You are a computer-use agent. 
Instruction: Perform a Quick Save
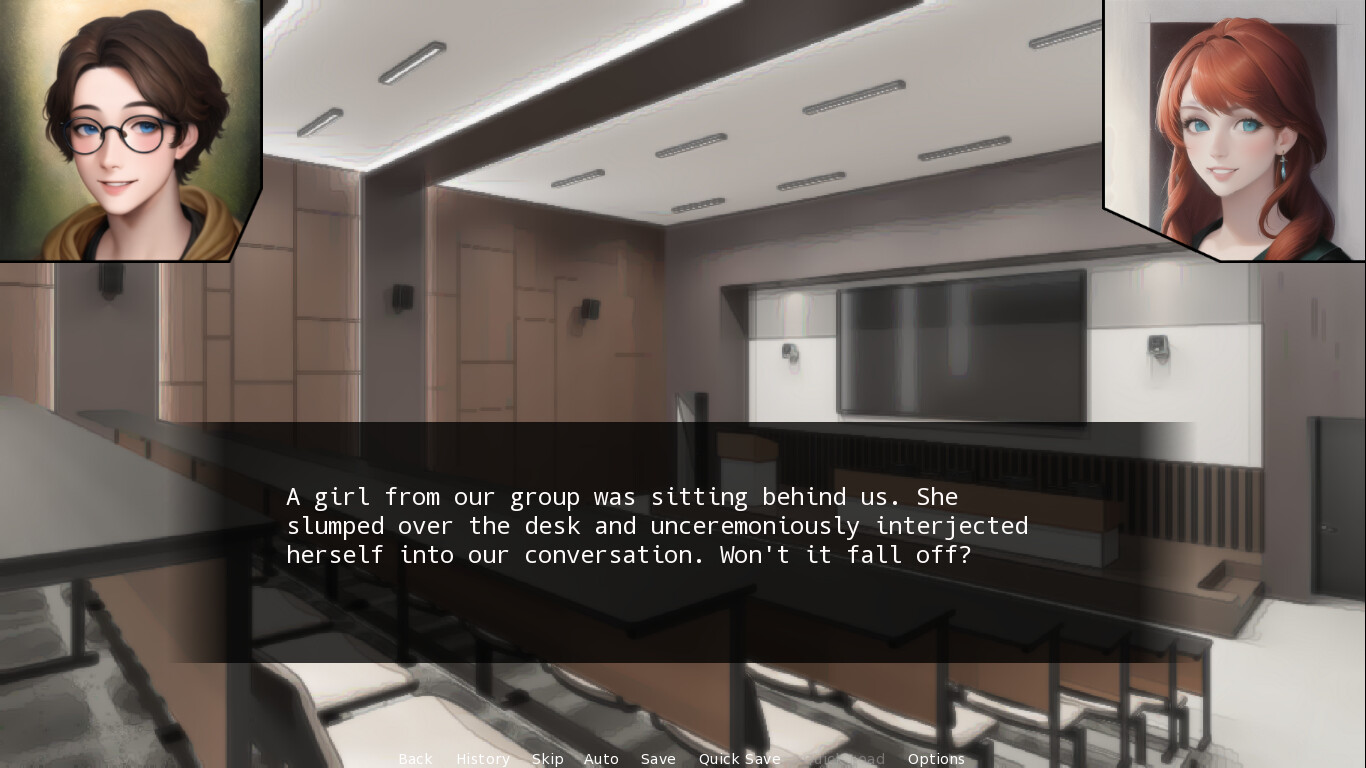click(x=740, y=759)
